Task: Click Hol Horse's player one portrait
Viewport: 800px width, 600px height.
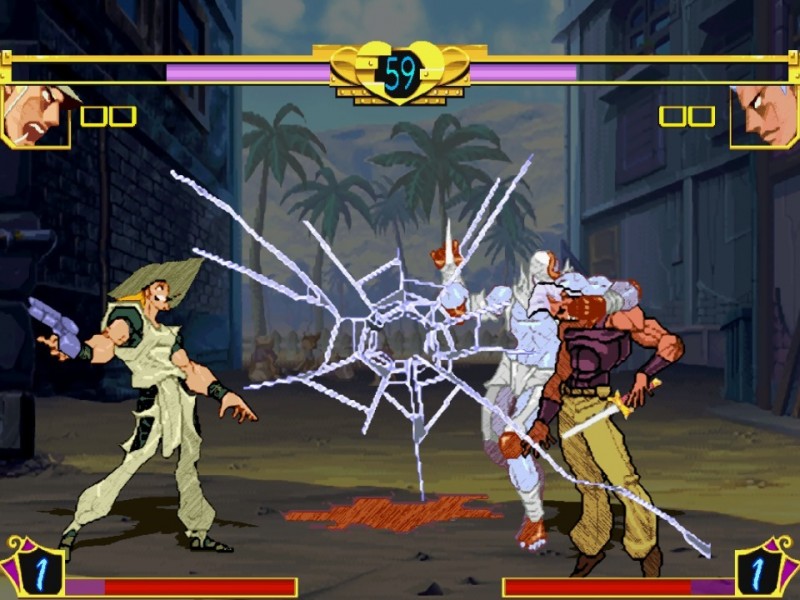Action: [x=36, y=115]
